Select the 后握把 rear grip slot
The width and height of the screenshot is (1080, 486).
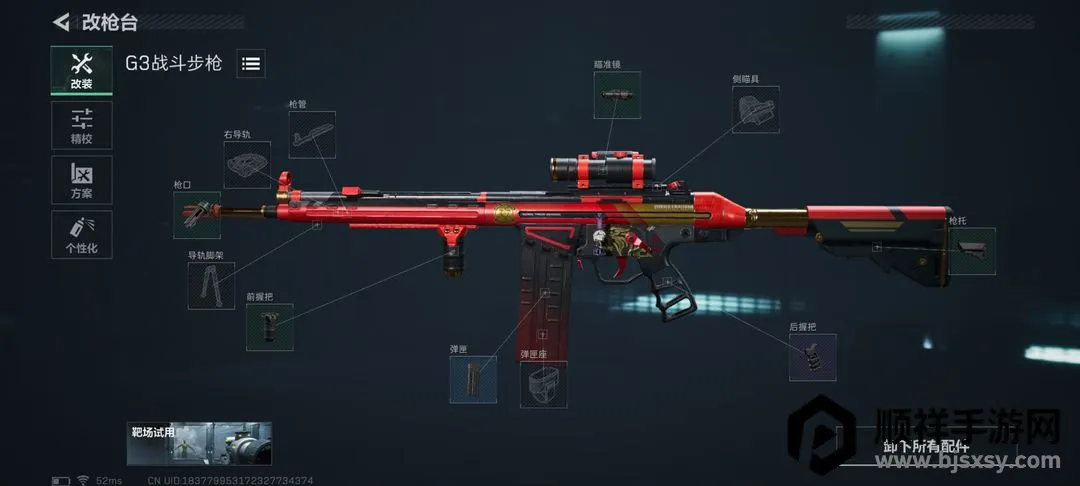coord(812,357)
